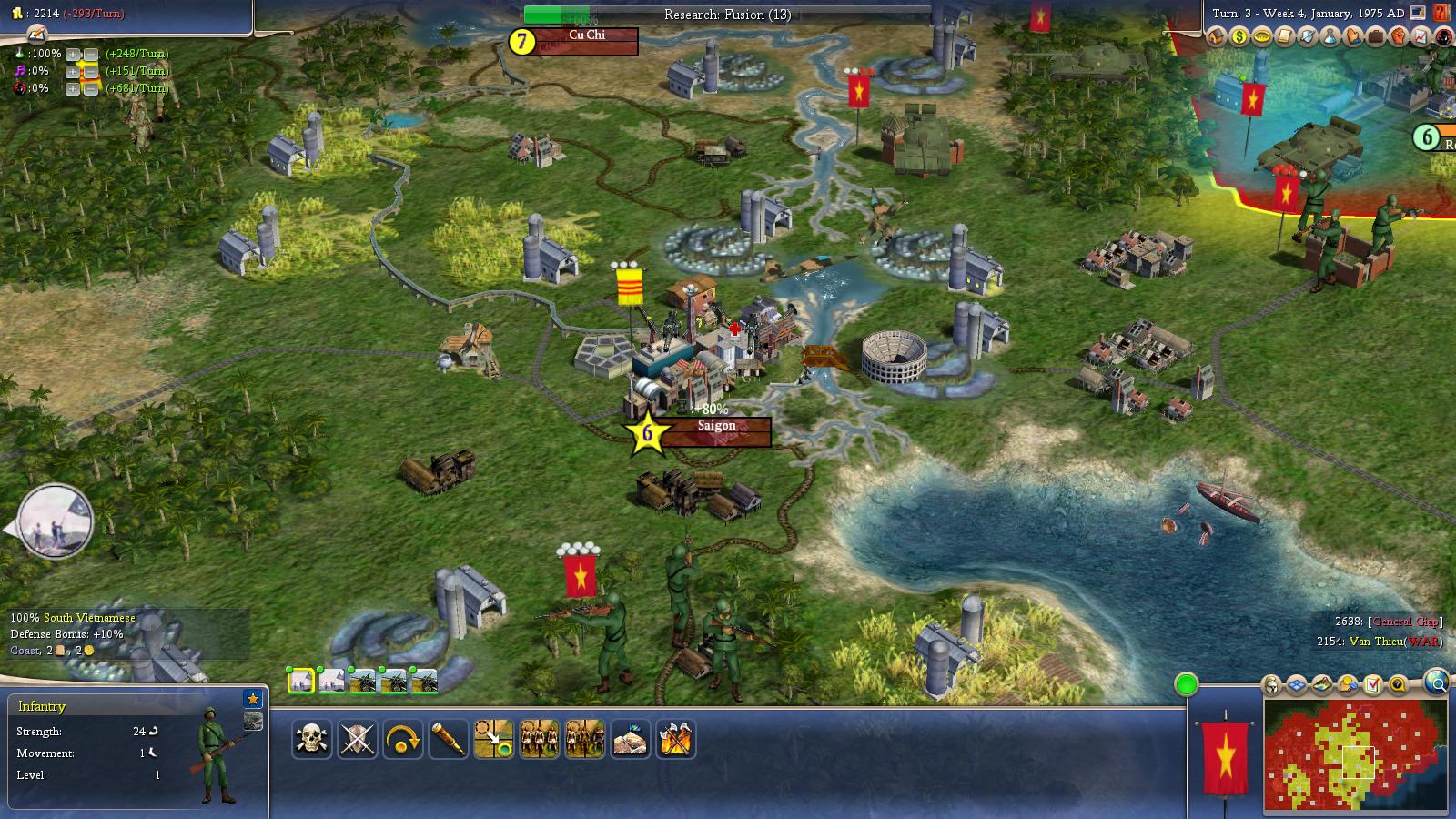This screenshot has width=1456, height=819.
Task: Select the mountain with blue flag action
Action: [x=630, y=739]
